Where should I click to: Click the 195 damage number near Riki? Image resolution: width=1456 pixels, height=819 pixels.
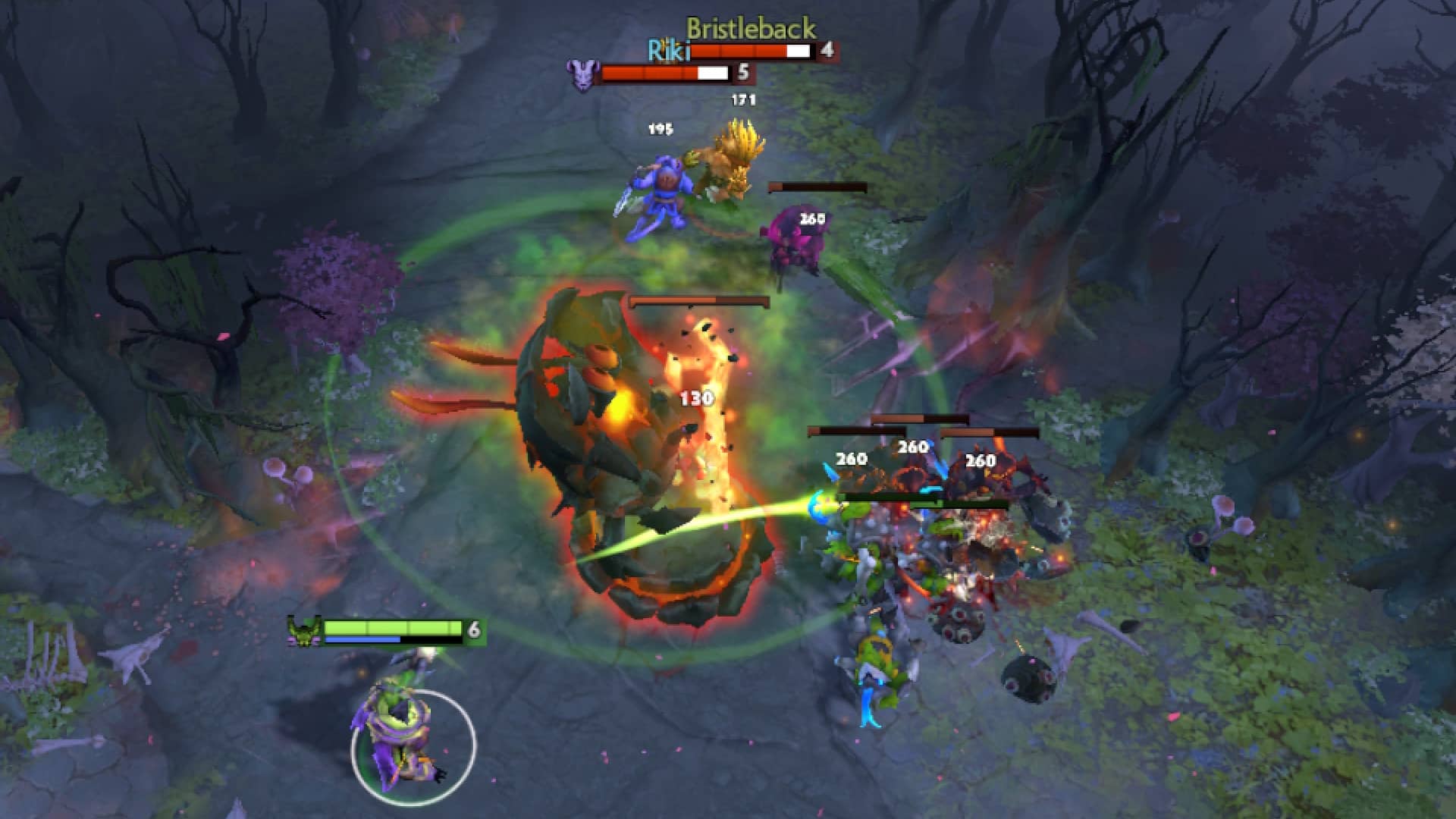662,130
